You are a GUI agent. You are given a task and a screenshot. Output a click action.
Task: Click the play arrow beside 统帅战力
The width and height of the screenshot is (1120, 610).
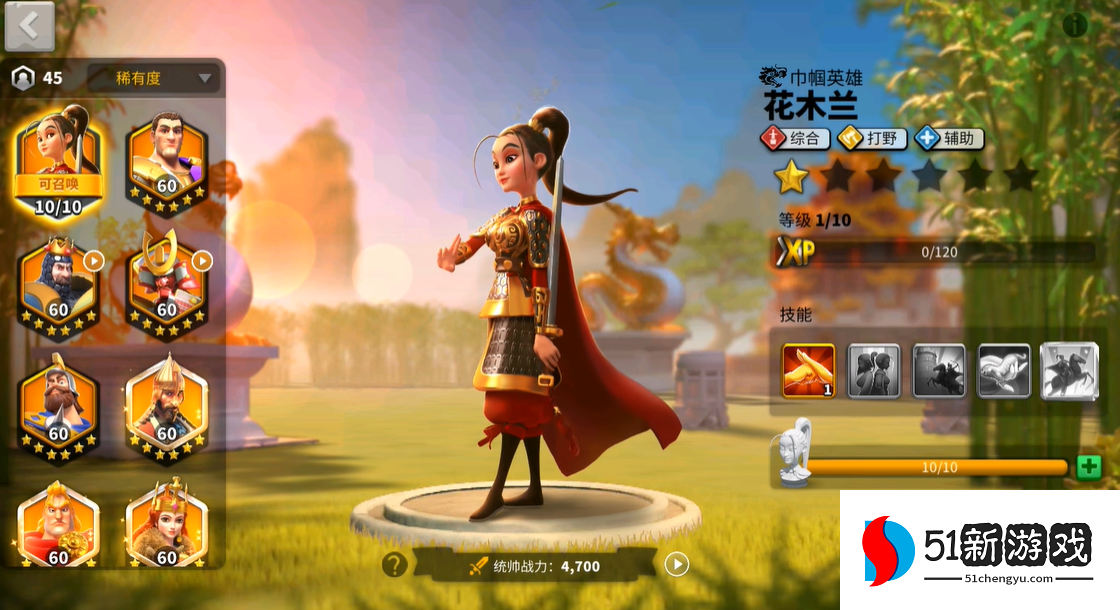coord(677,565)
